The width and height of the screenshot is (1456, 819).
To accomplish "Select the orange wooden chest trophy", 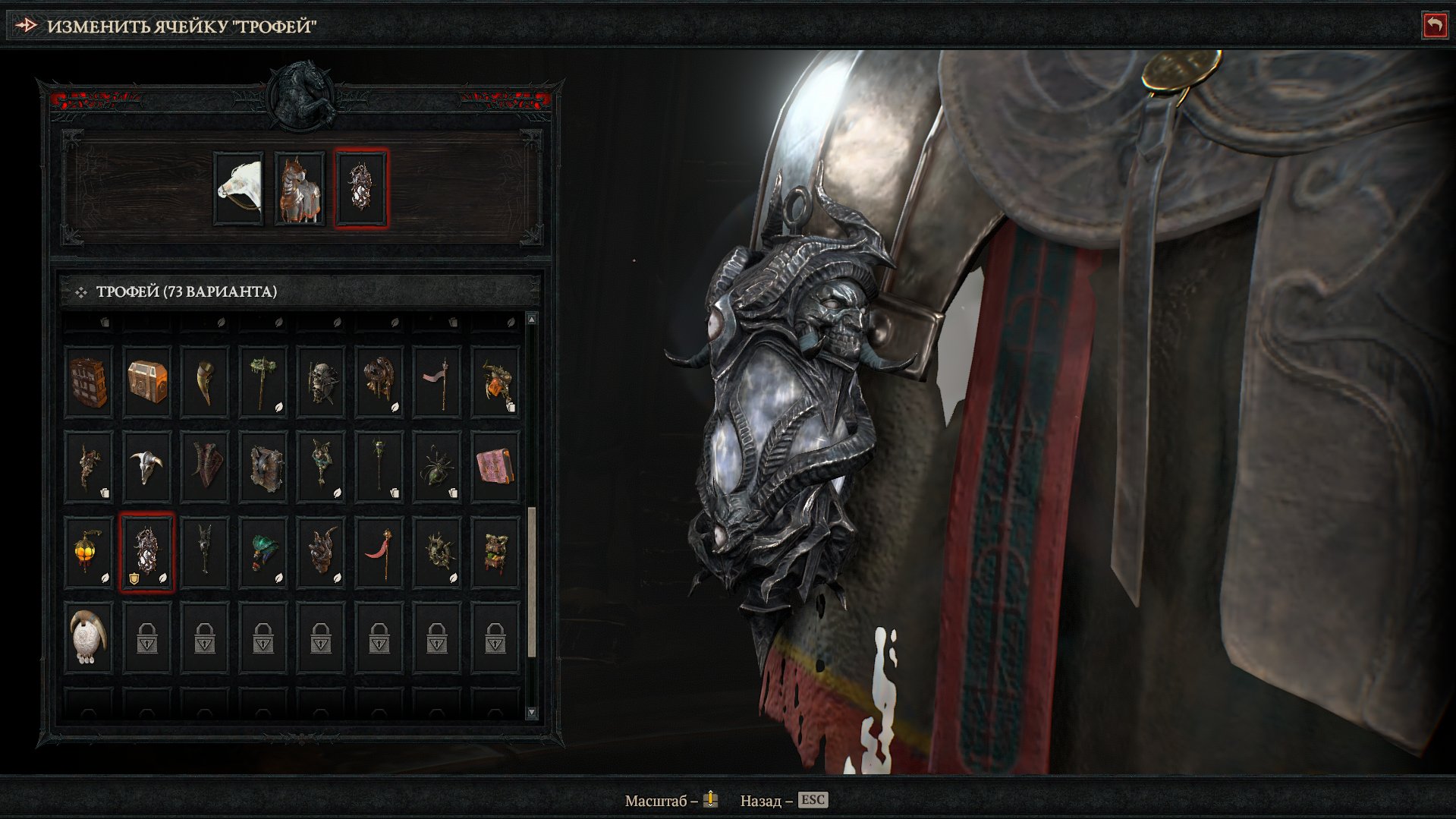I will (147, 382).
